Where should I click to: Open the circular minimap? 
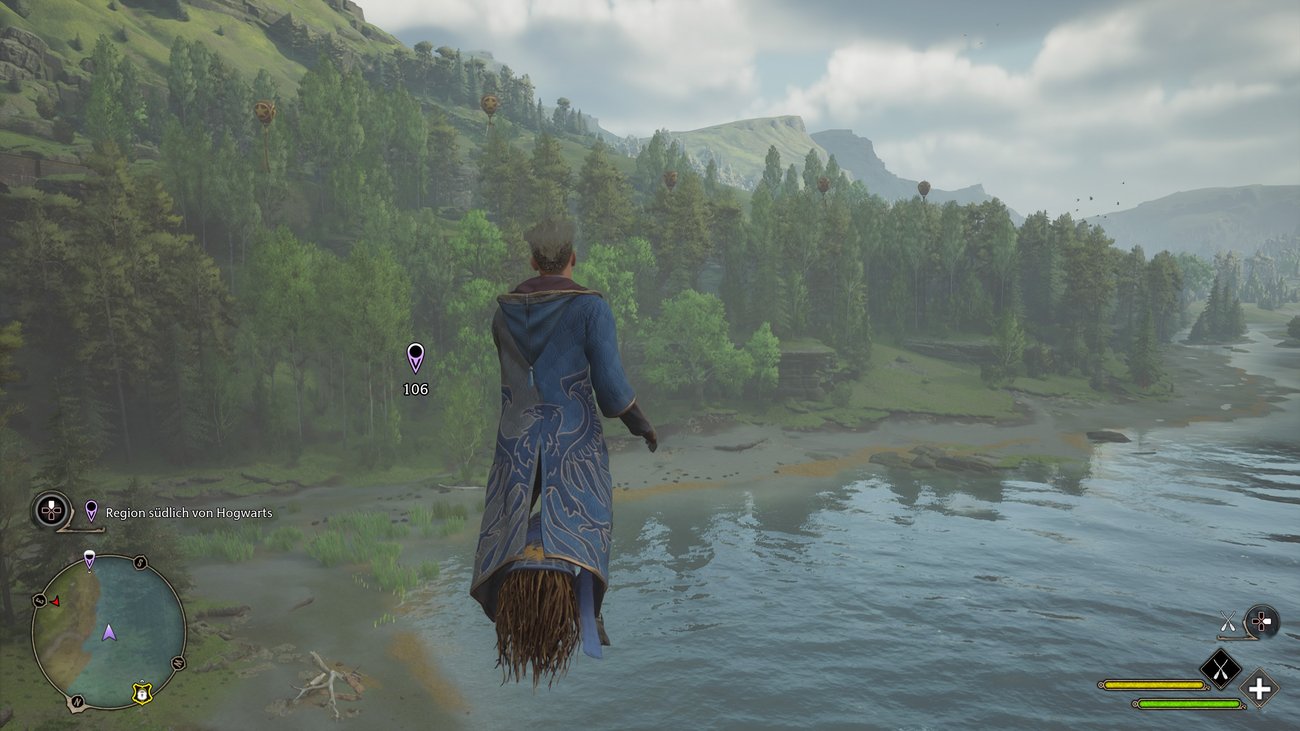point(108,632)
